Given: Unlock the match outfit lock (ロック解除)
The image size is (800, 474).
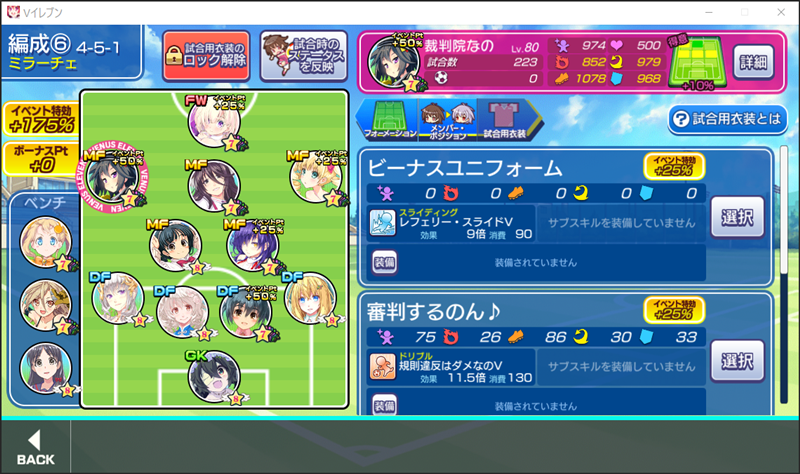Looking at the screenshot, I should pos(206,55).
